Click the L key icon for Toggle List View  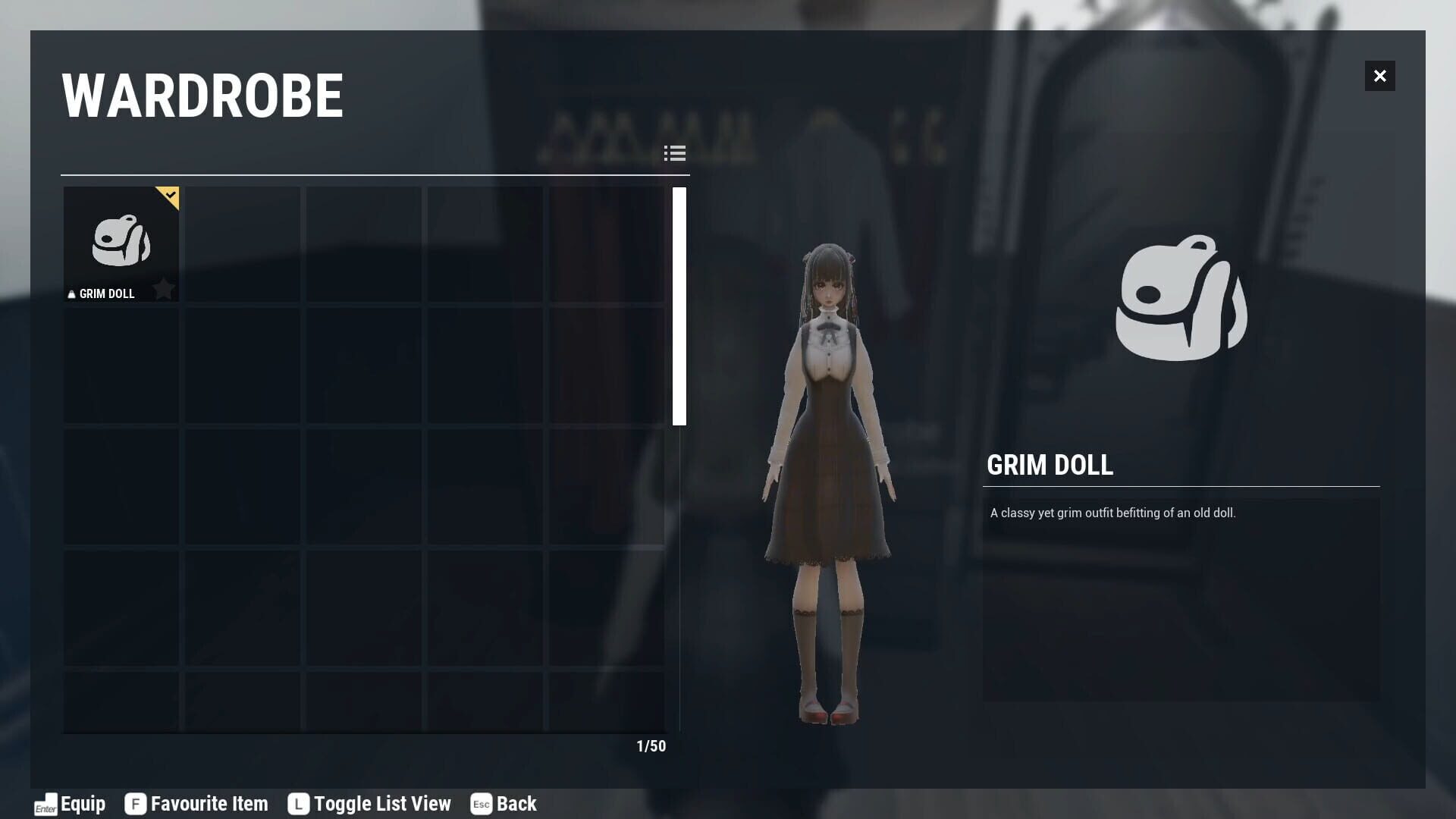(298, 804)
